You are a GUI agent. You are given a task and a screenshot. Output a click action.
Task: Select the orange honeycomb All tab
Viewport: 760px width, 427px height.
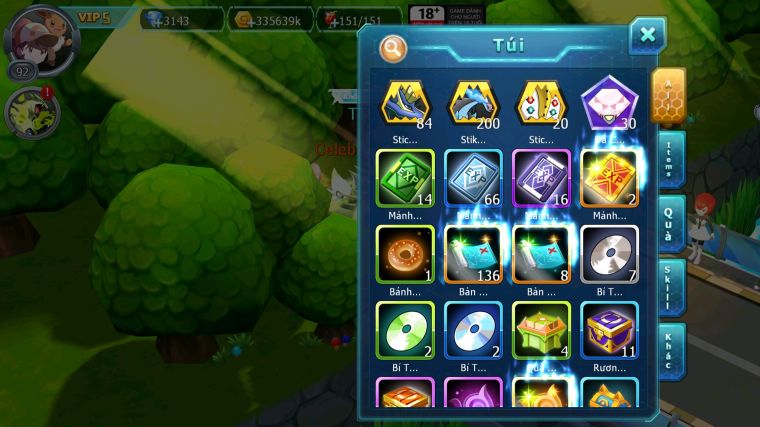(669, 95)
